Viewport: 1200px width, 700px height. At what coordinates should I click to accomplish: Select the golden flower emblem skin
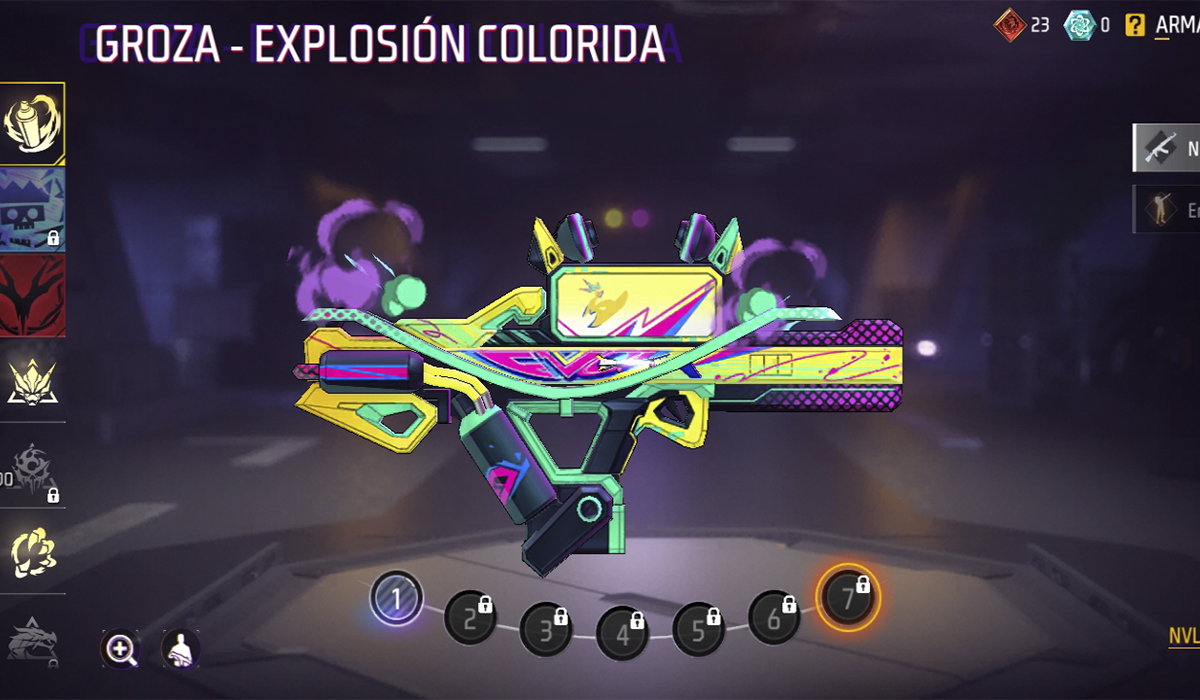(x=32, y=550)
